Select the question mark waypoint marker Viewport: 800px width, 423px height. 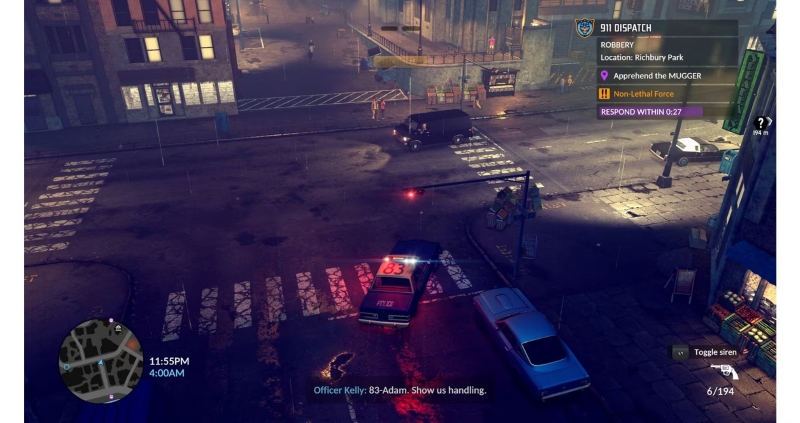[x=761, y=122]
